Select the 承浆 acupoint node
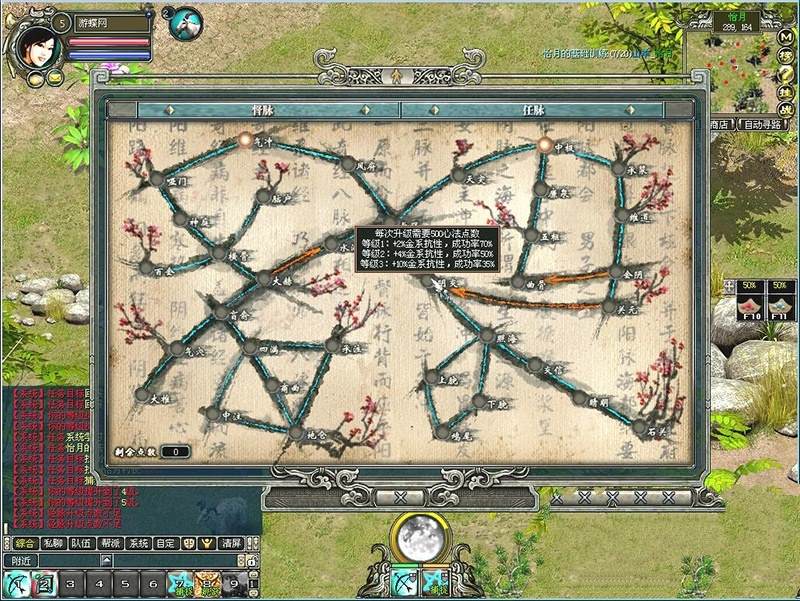Image resolution: width=800 pixels, height=601 pixels. click(618, 170)
